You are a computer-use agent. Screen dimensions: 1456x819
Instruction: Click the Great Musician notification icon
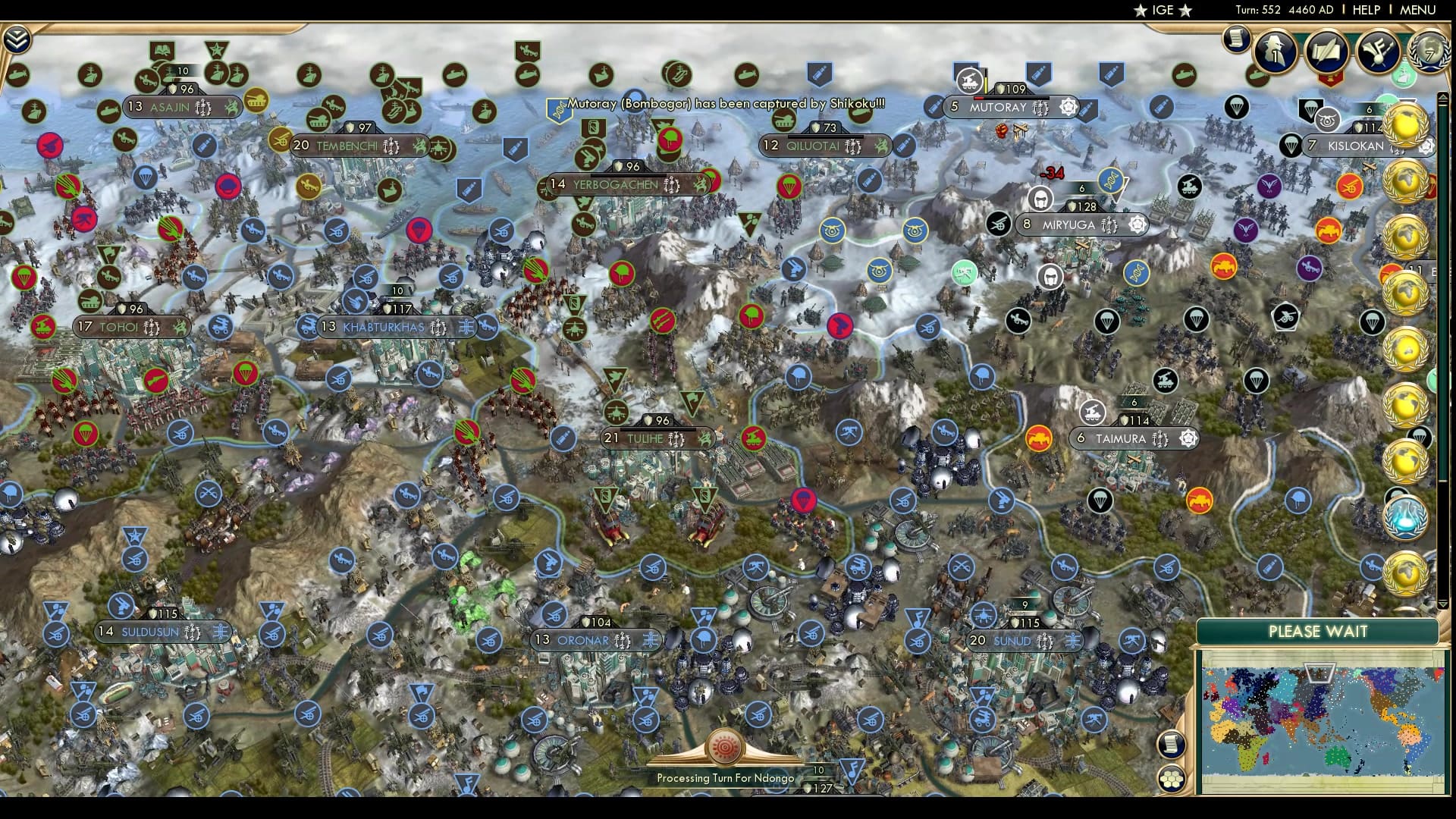pos(1378,52)
